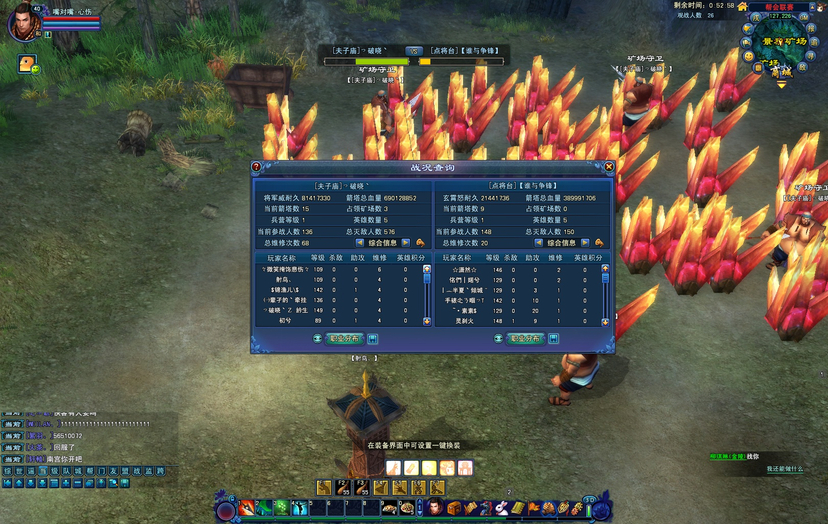
Task: Click down arrow of right player list scrollbar
Action: coord(605,321)
